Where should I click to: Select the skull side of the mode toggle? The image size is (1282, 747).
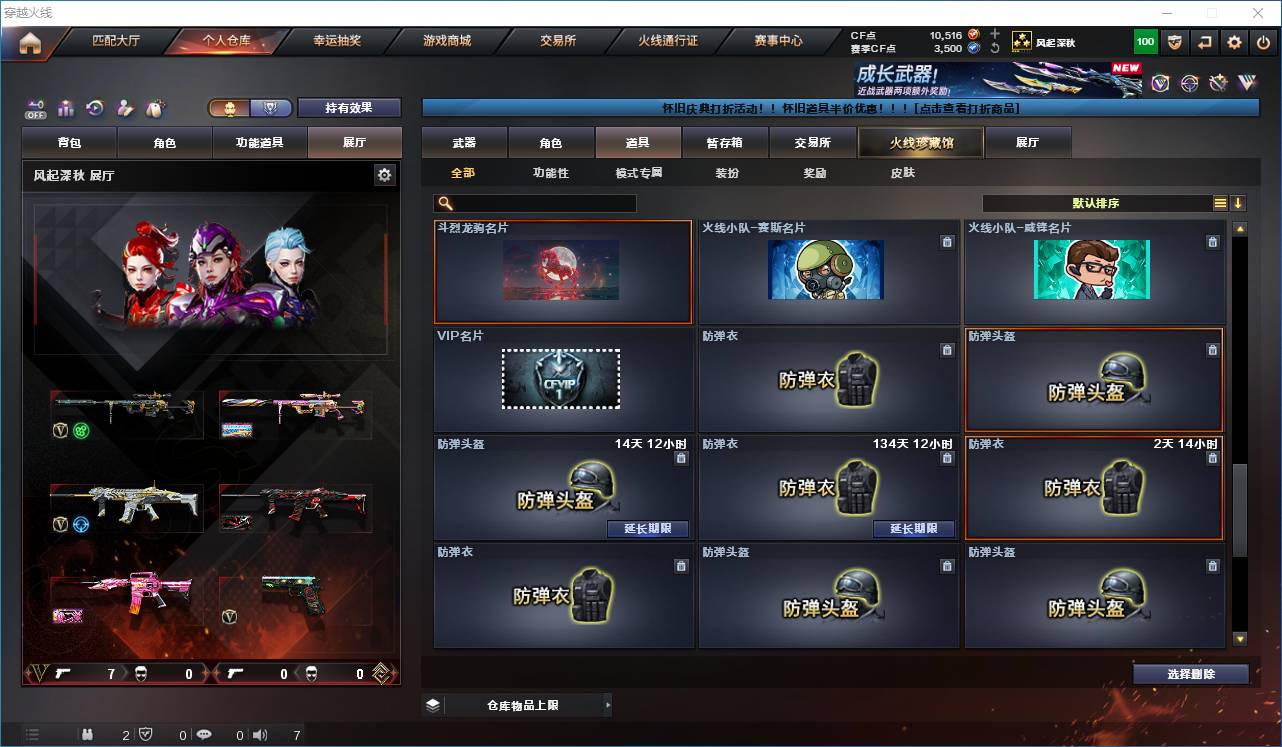click(232, 107)
